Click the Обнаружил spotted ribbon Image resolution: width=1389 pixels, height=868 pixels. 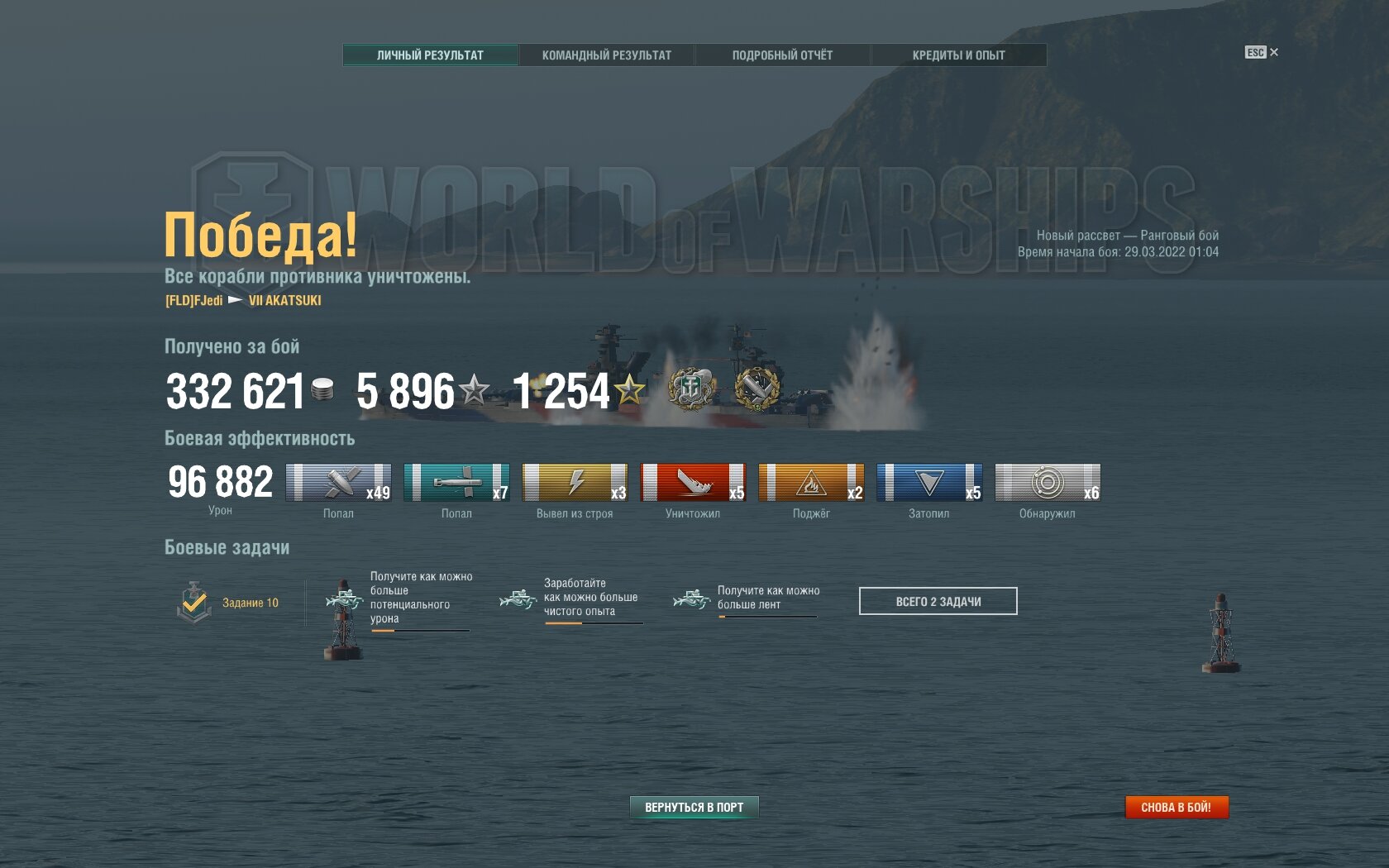(1048, 483)
